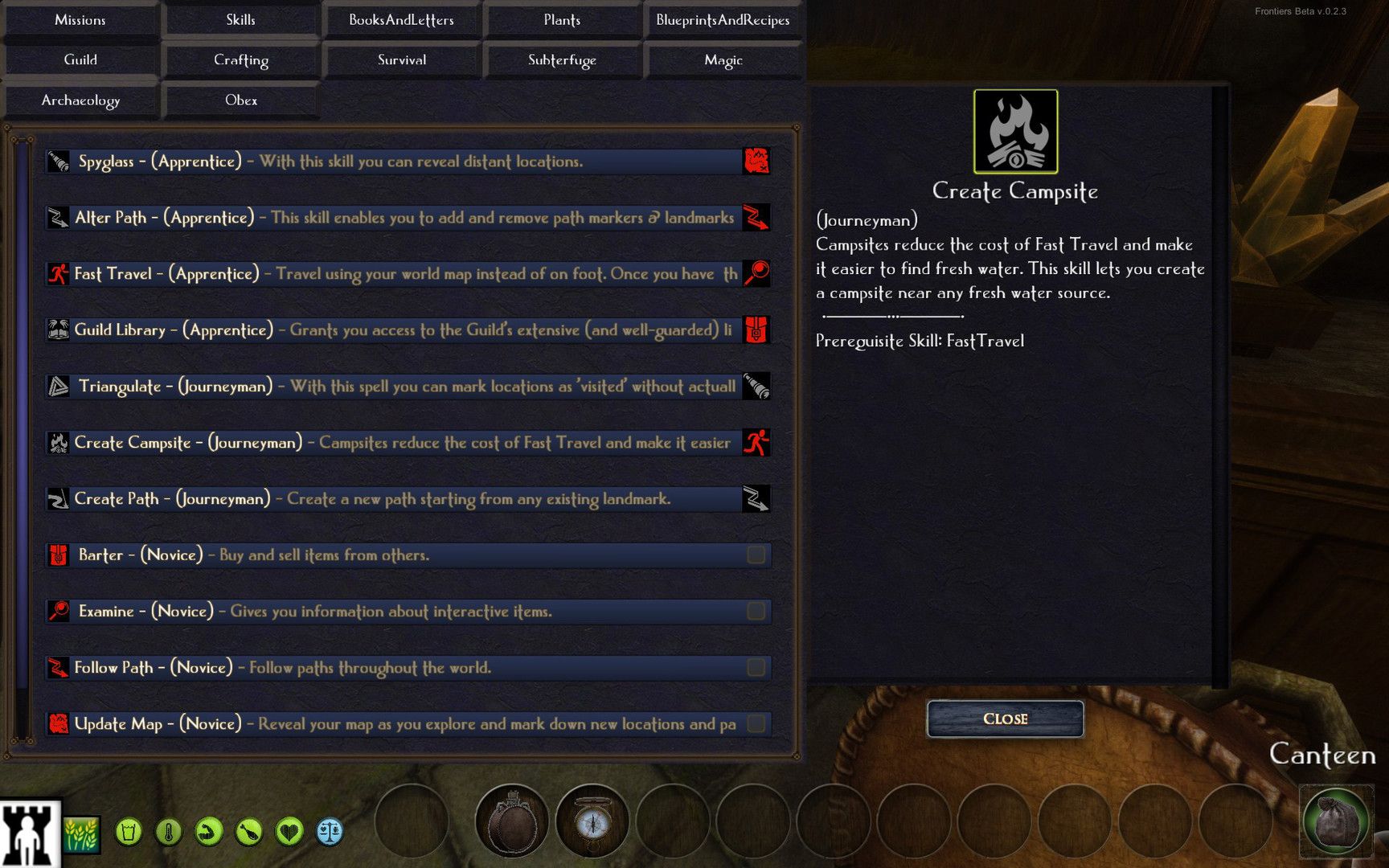Choose the Obex category
The image size is (1389, 868).
pyautogui.click(x=241, y=100)
